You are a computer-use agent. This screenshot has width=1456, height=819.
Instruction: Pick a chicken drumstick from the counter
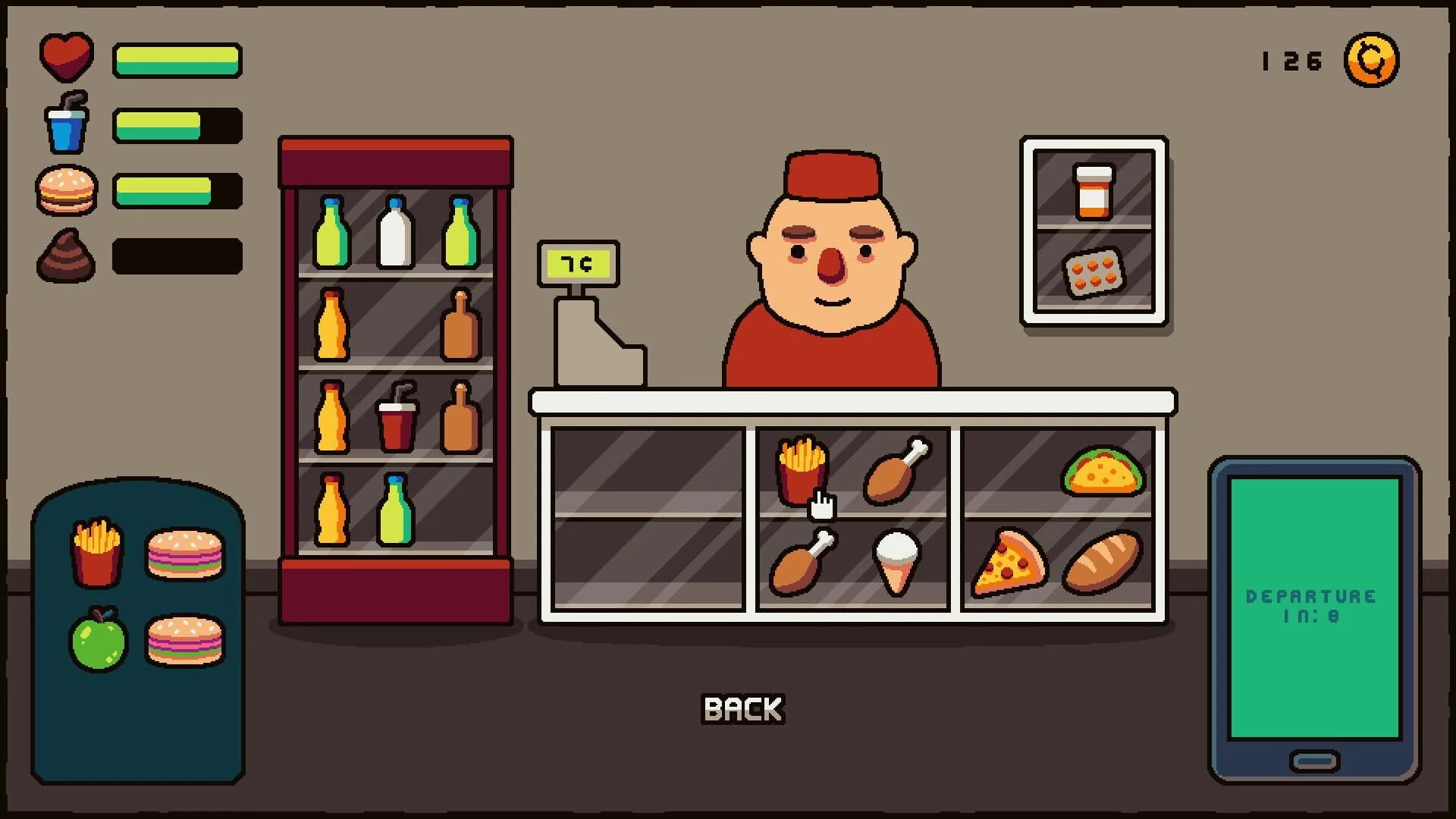(x=899, y=470)
